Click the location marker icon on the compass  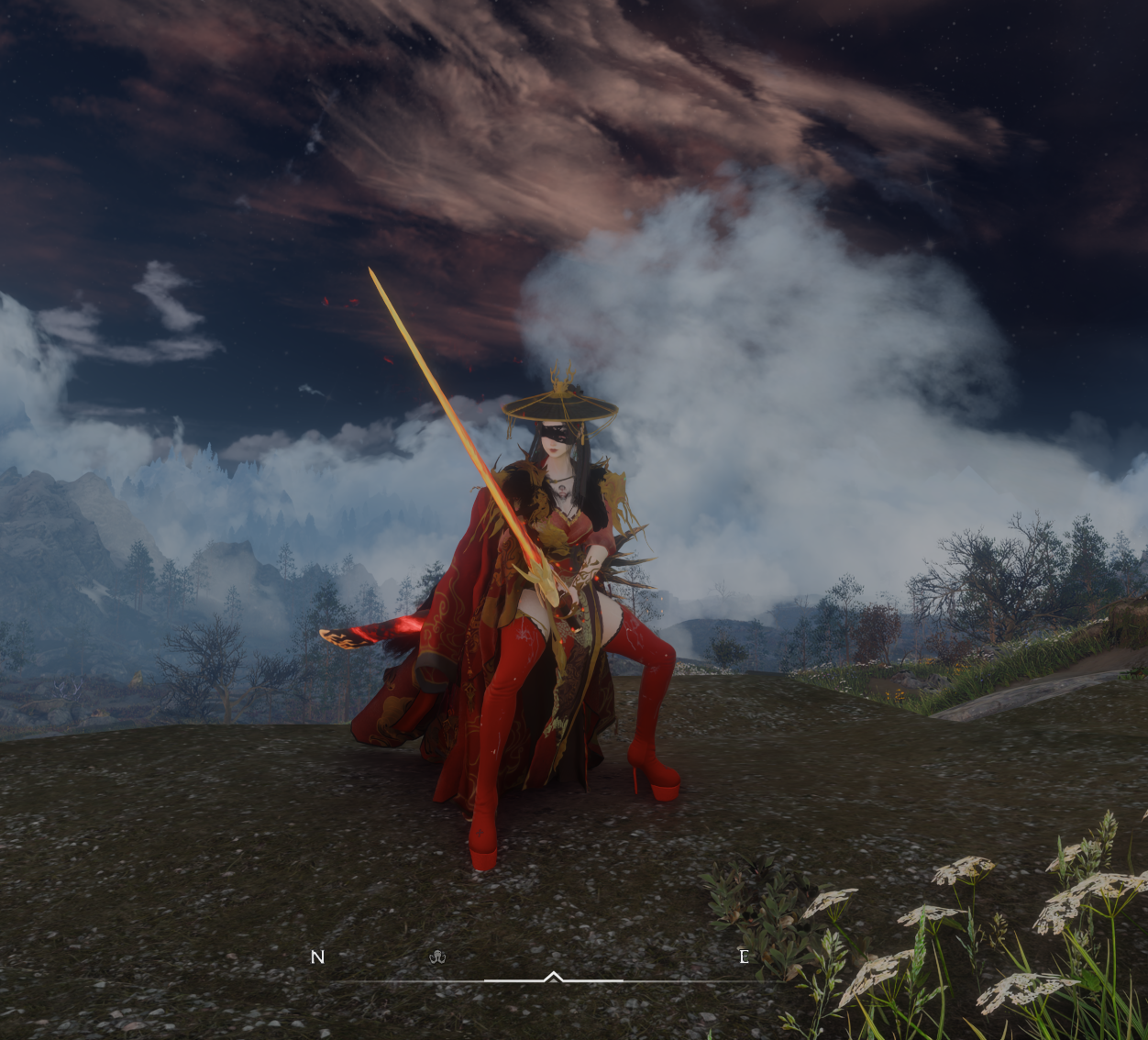437,957
